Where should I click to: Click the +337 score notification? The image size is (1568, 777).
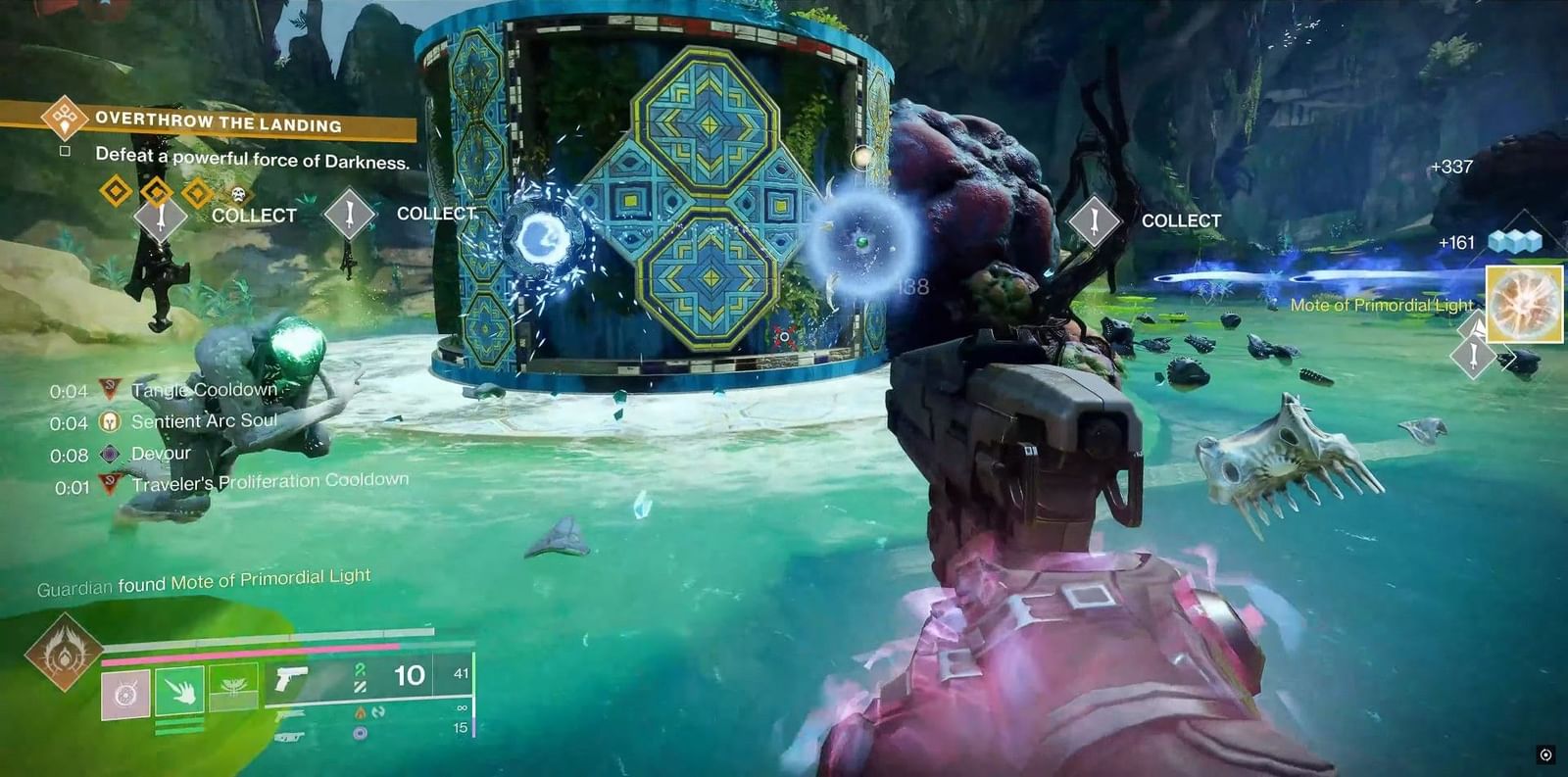click(x=1453, y=167)
